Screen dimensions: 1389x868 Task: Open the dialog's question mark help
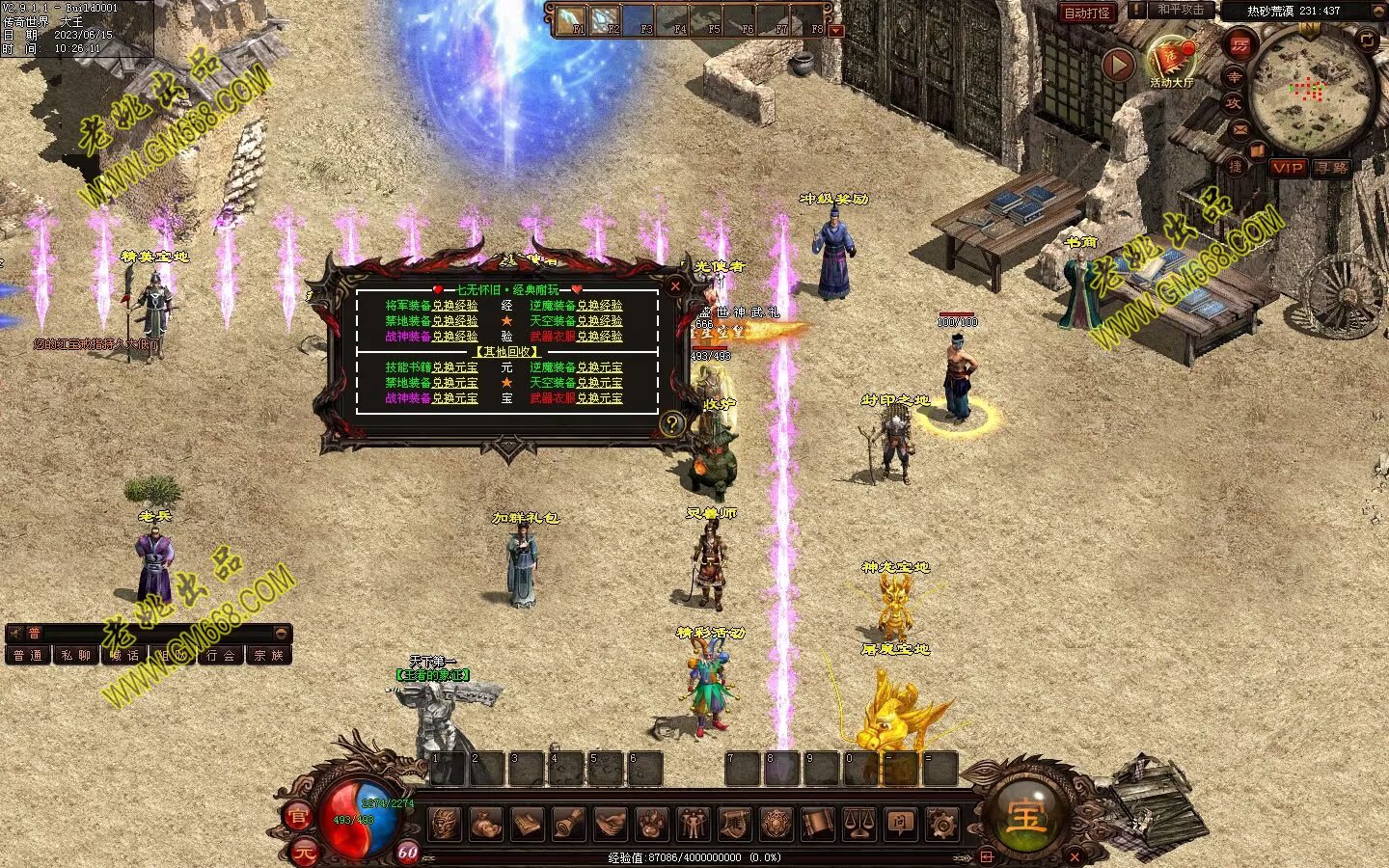[x=672, y=422]
